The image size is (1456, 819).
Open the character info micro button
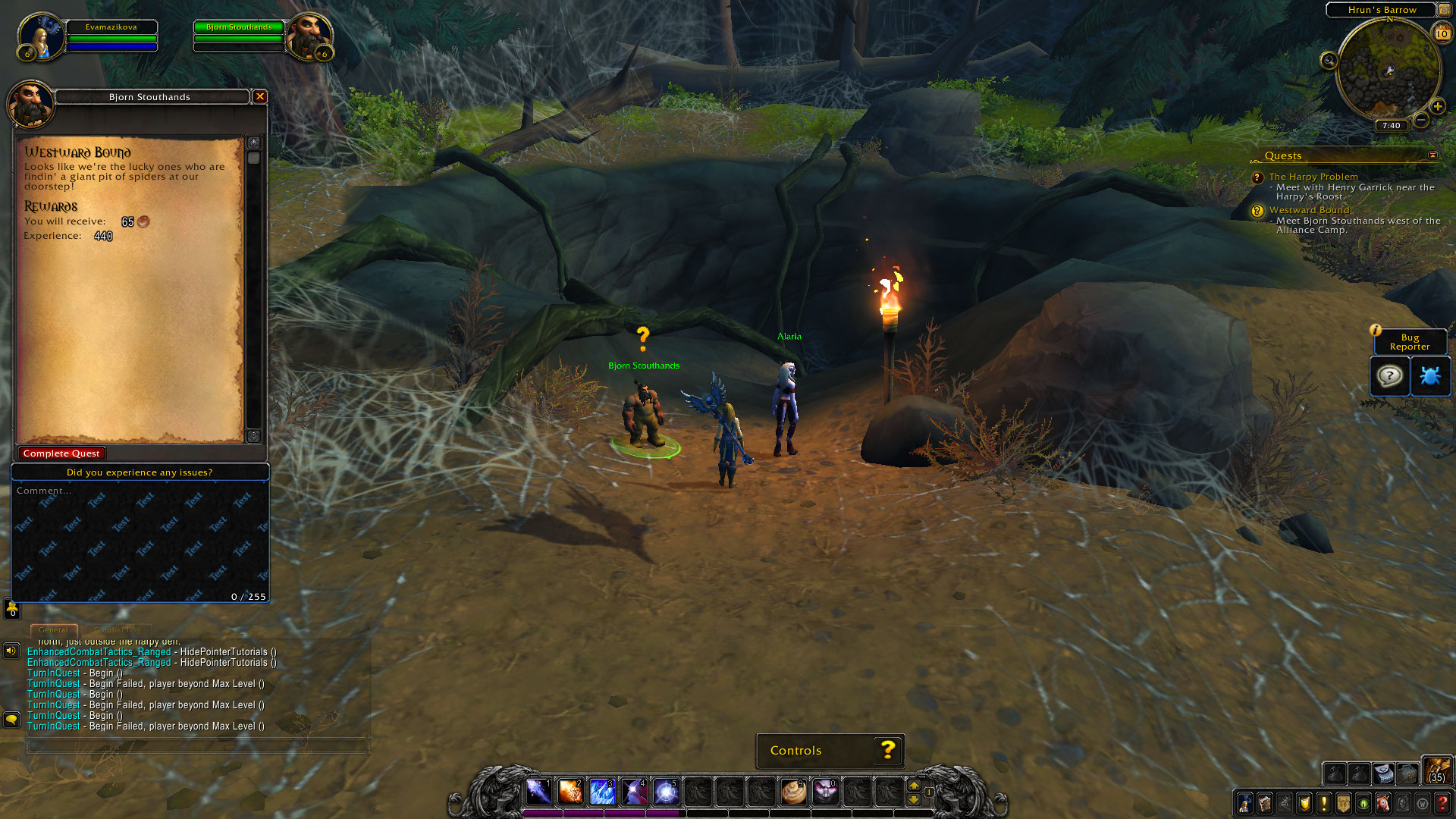click(1244, 803)
